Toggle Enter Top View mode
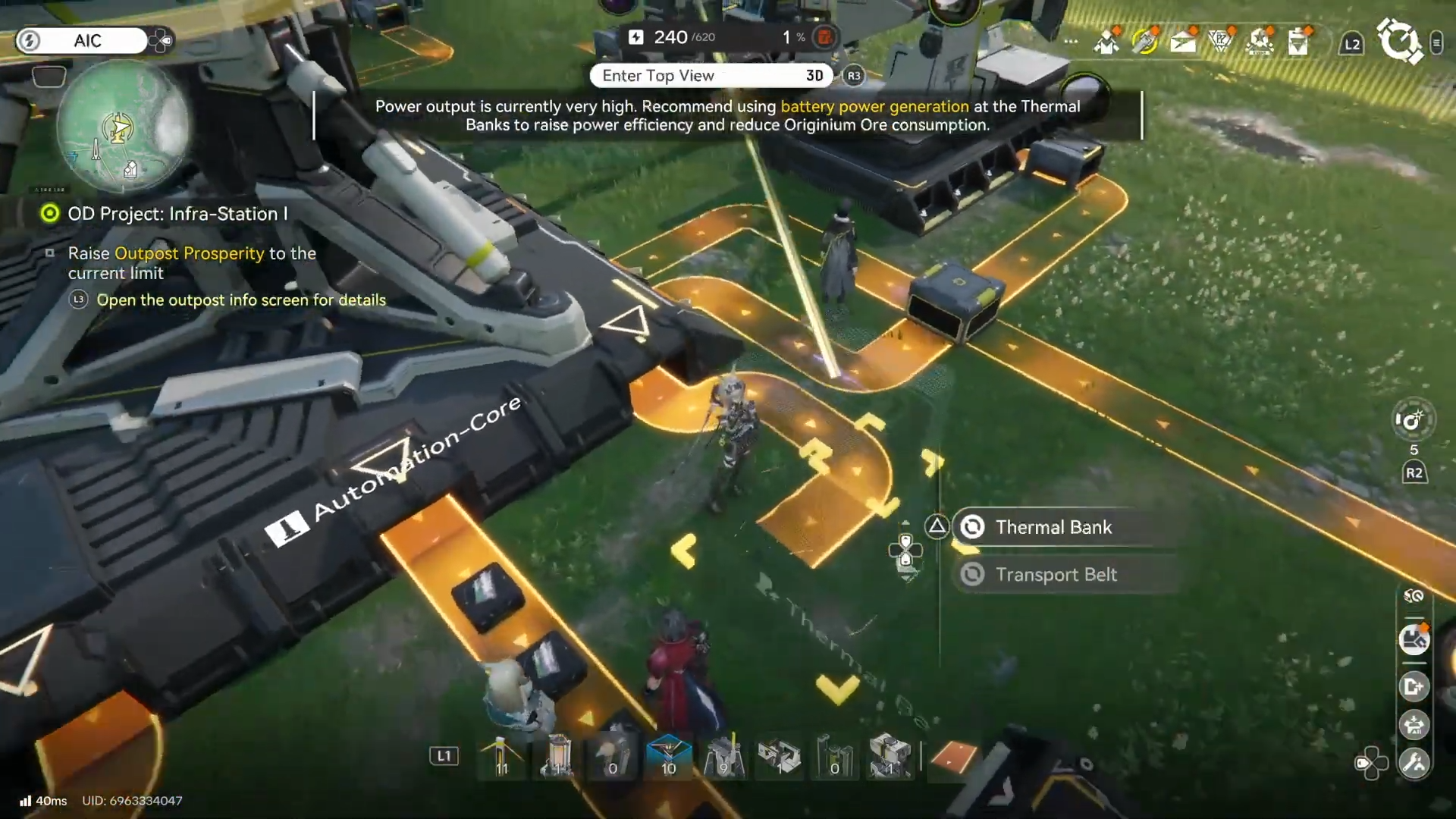1456x819 pixels. point(711,76)
